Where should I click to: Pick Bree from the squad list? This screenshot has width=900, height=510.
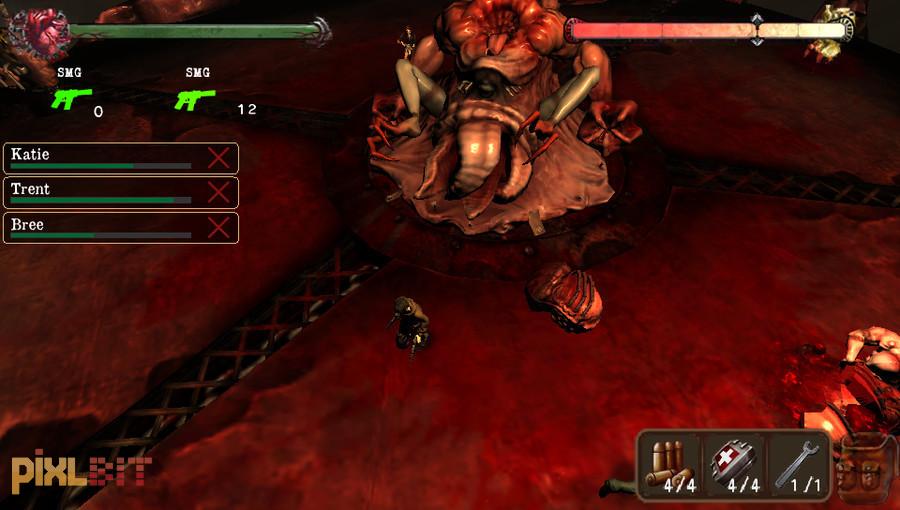pyautogui.click(x=100, y=227)
